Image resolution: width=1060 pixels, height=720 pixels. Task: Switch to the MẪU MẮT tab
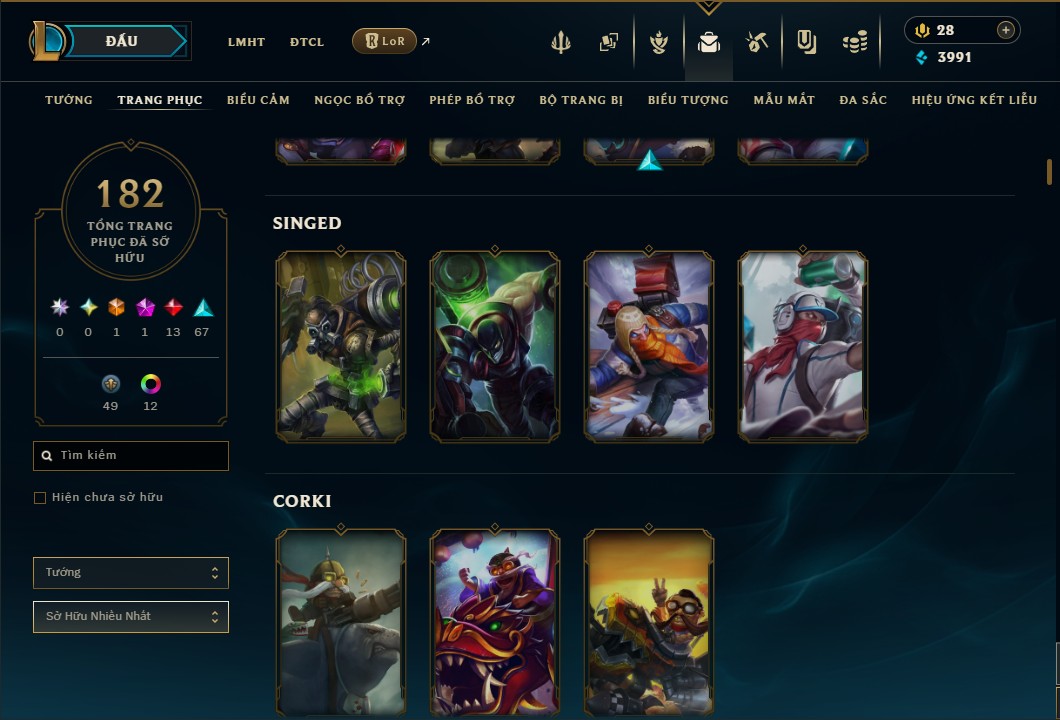click(784, 100)
